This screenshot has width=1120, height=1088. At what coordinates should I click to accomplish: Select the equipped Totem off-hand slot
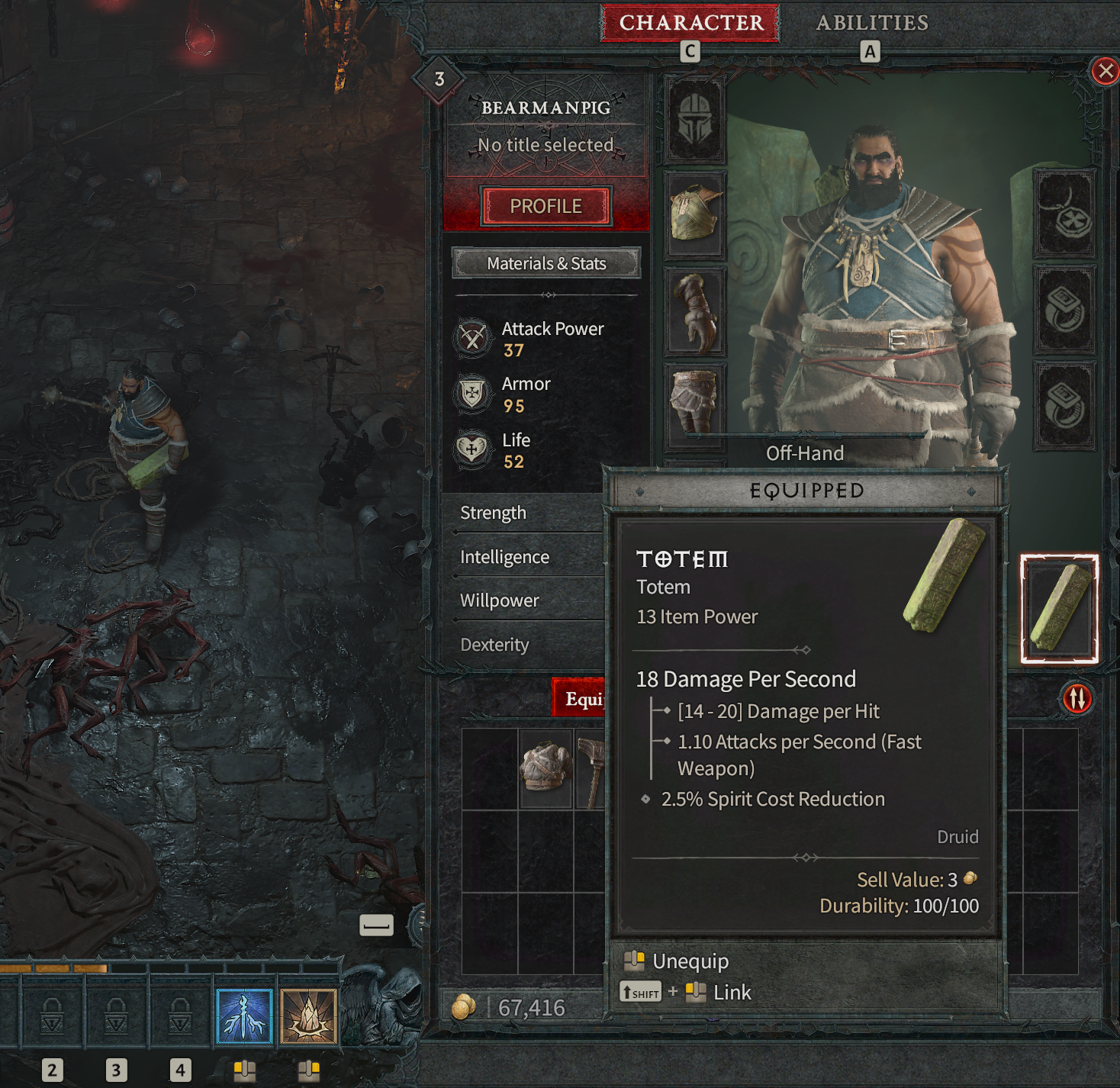1059,609
